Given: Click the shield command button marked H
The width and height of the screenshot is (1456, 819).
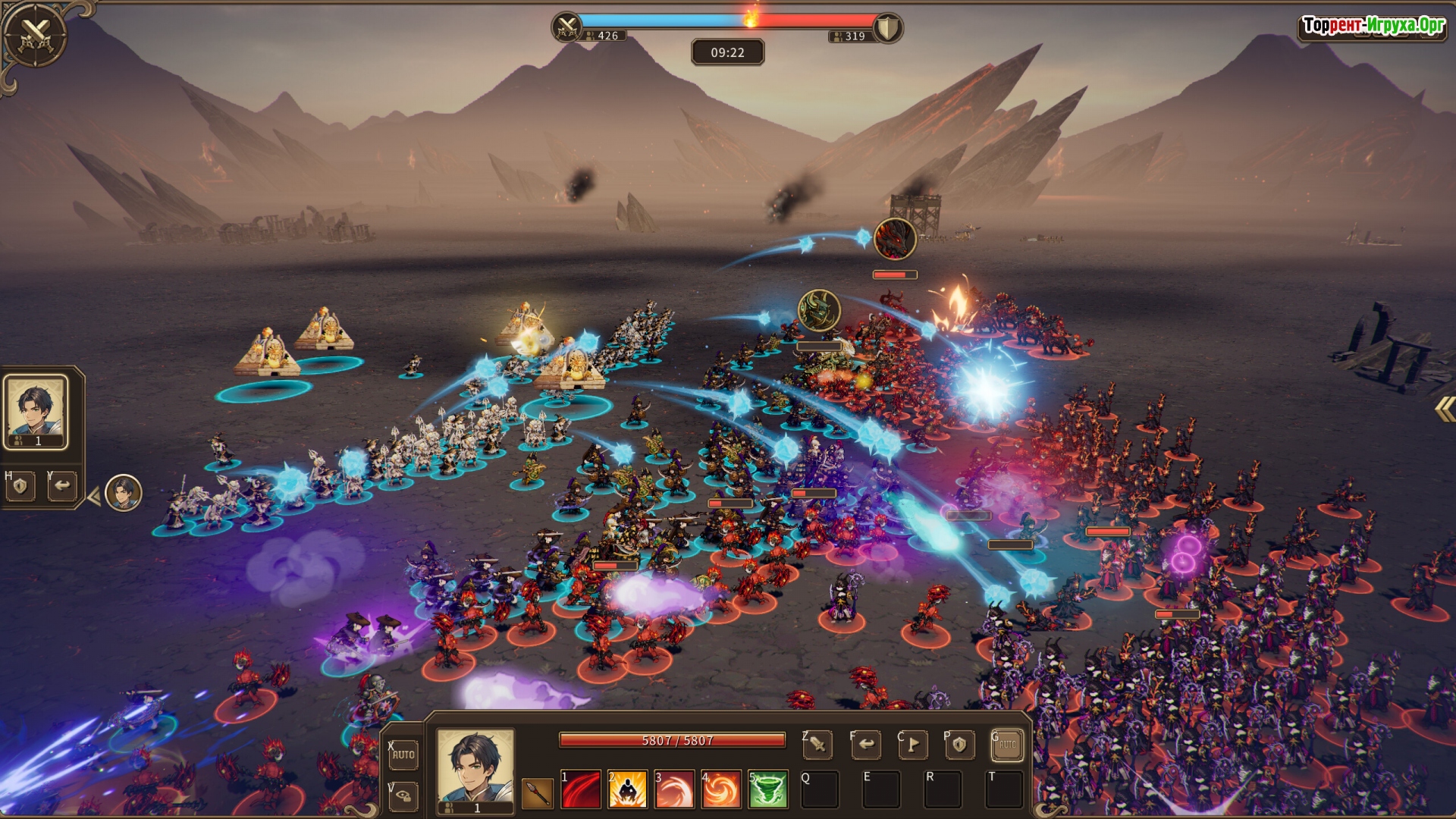Looking at the screenshot, I should [20, 486].
